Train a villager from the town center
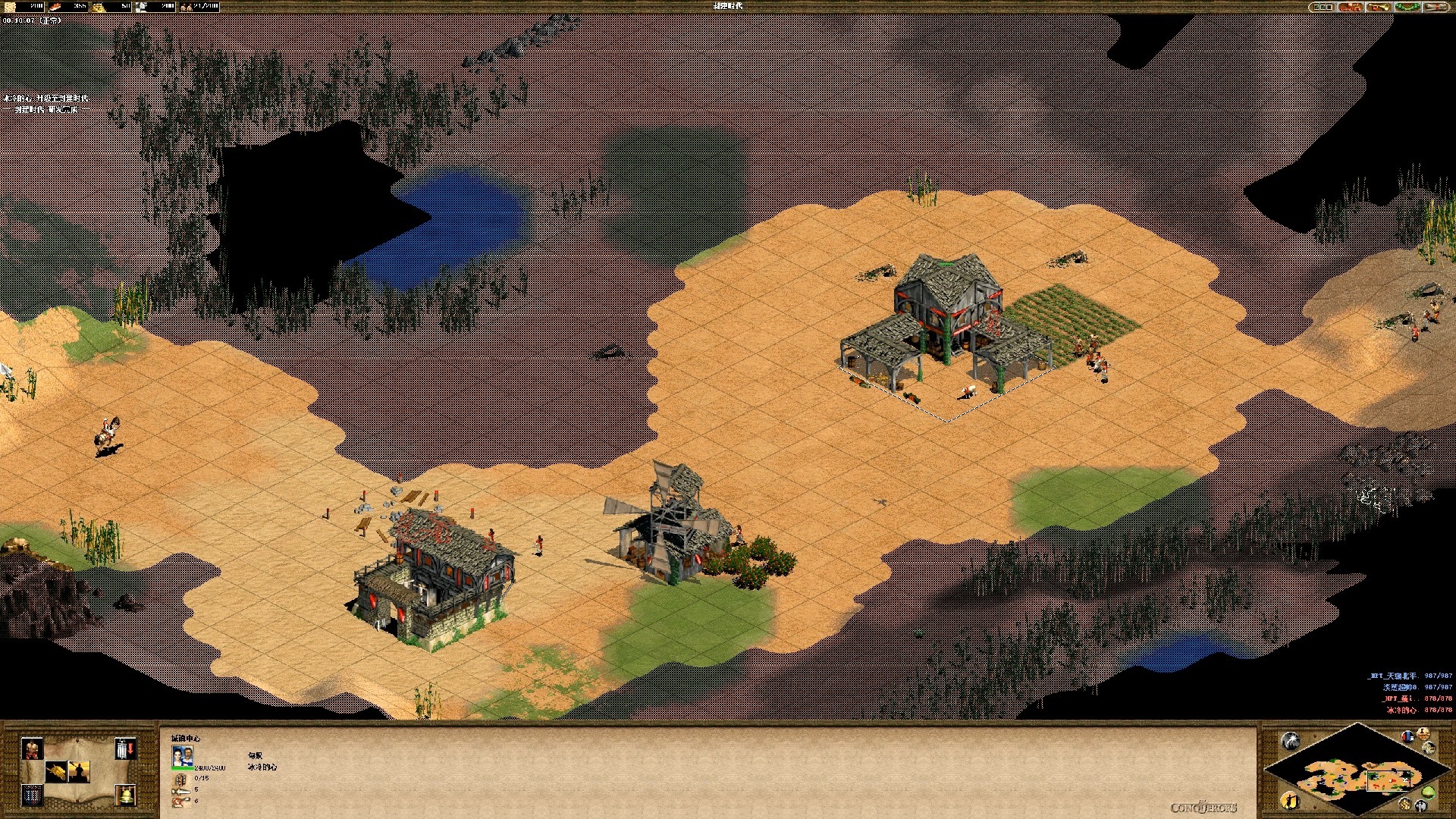The width and height of the screenshot is (1456, 819). 32,748
